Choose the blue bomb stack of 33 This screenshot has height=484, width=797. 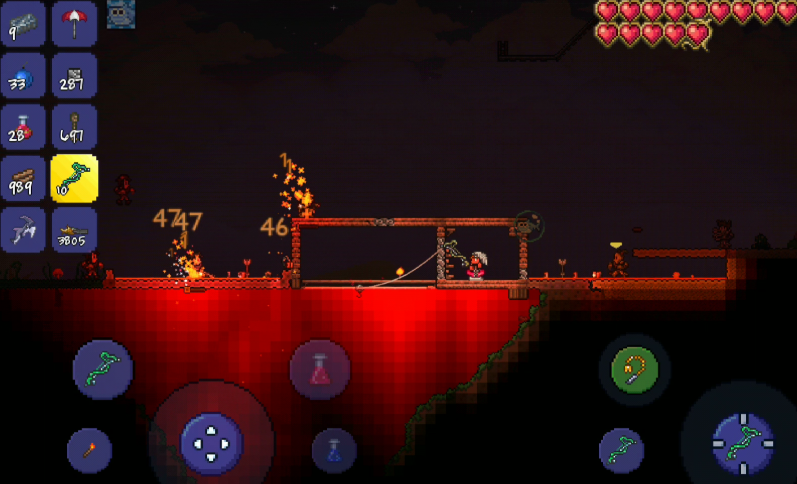pos(23,77)
